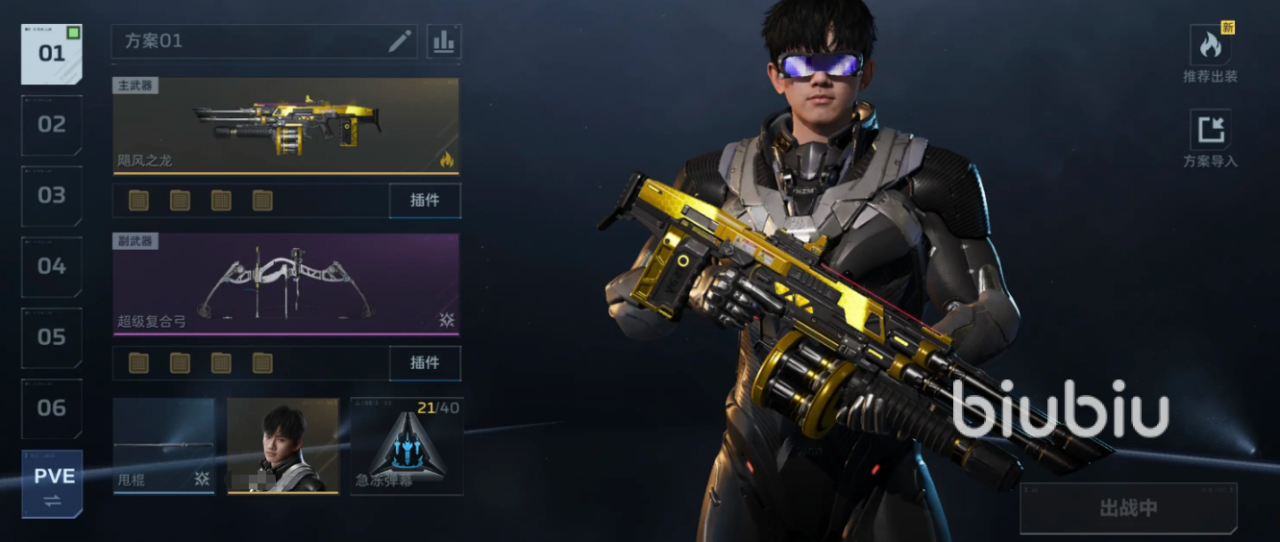Select the 超级复合弓 secondary weapon card
Viewport: 1280px width, 542px height.
tap(286, 284)
